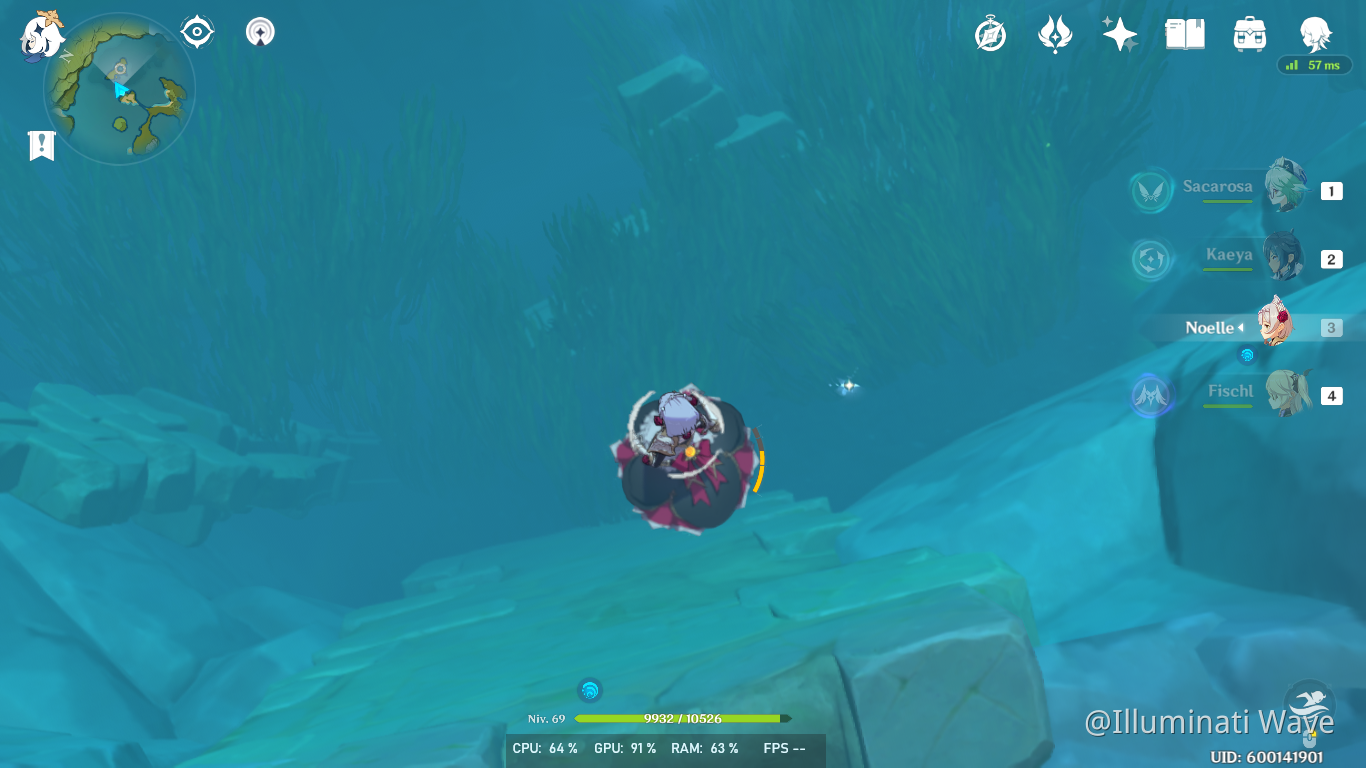This screenshot has width=1366, height=768.
Task: Open the Inventory backpack icon
Action: (x=1249, y=33)
